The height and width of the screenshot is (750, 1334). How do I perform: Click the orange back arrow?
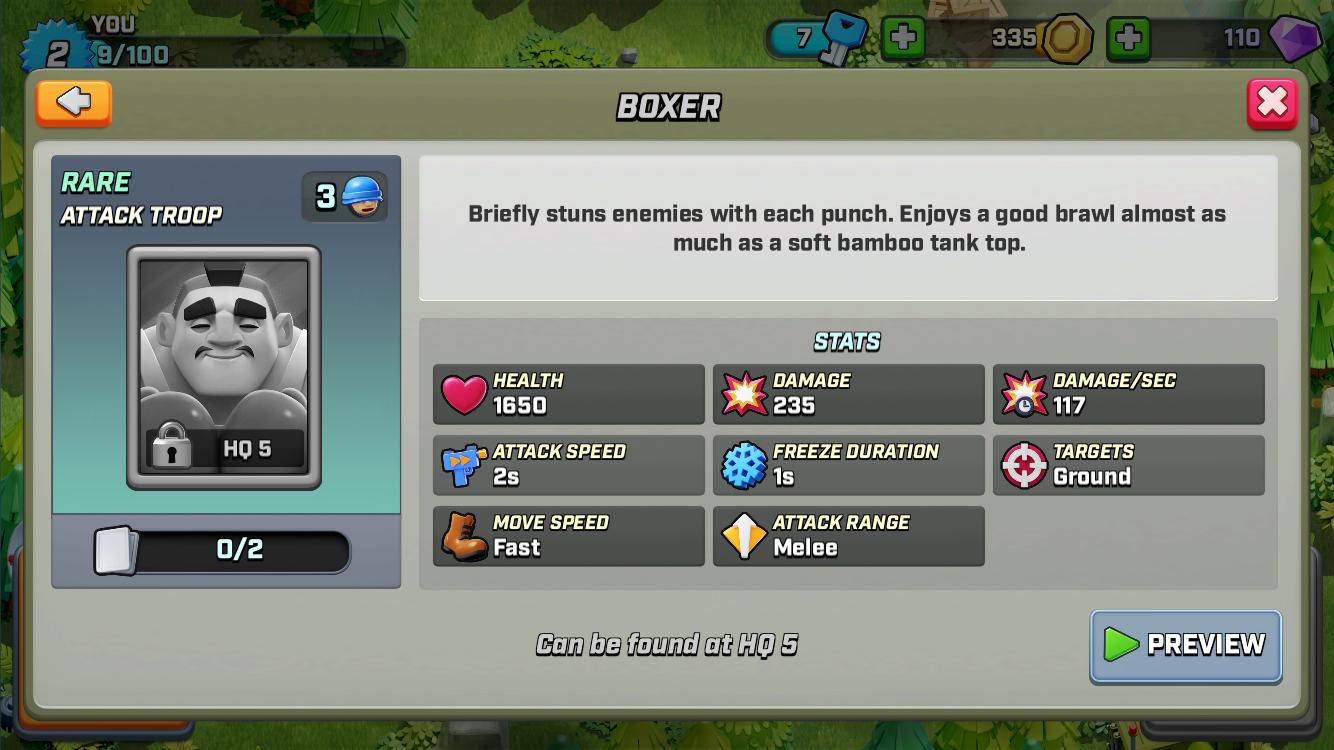point(73,103)
